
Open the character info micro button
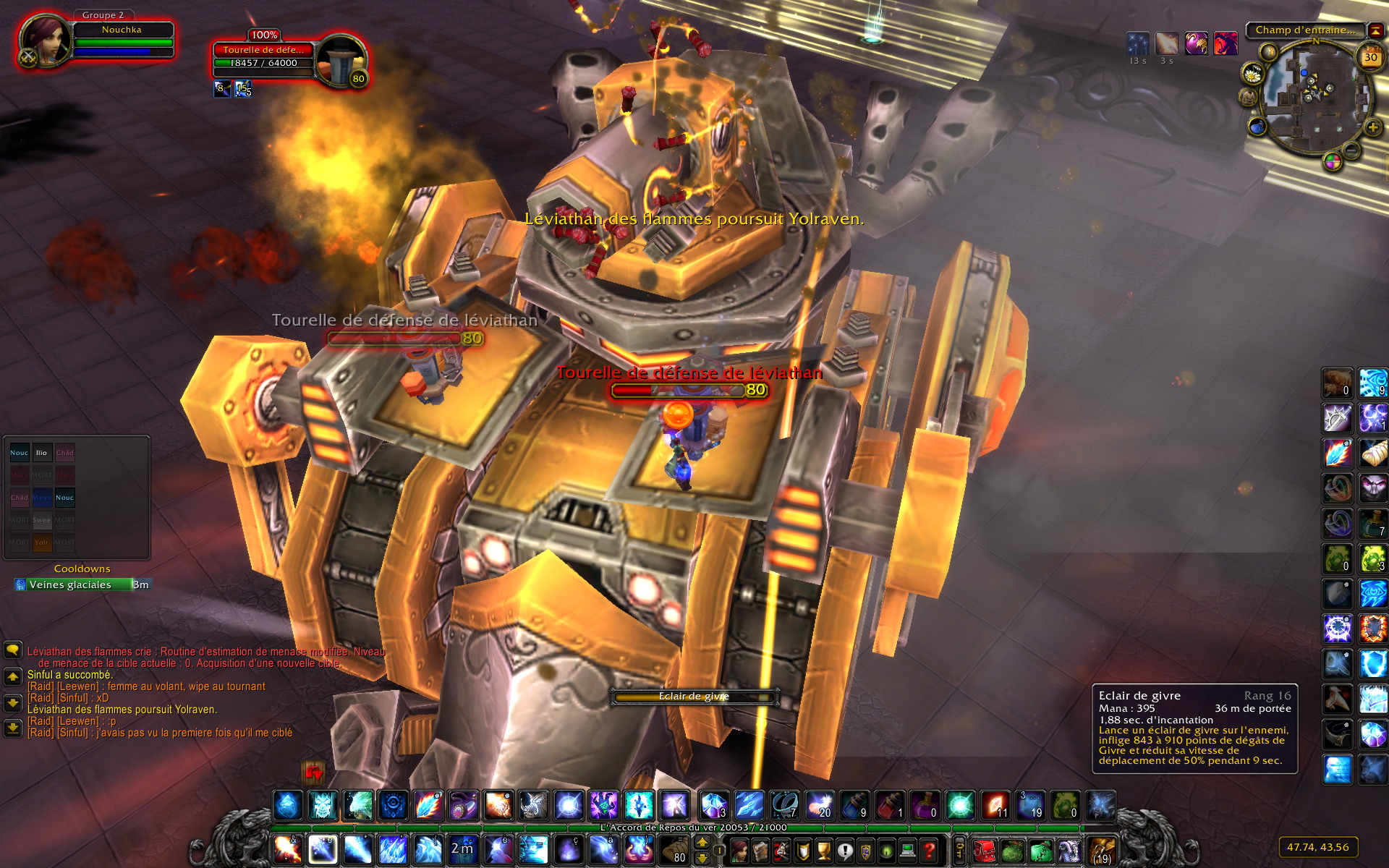[x=740, y=850]
